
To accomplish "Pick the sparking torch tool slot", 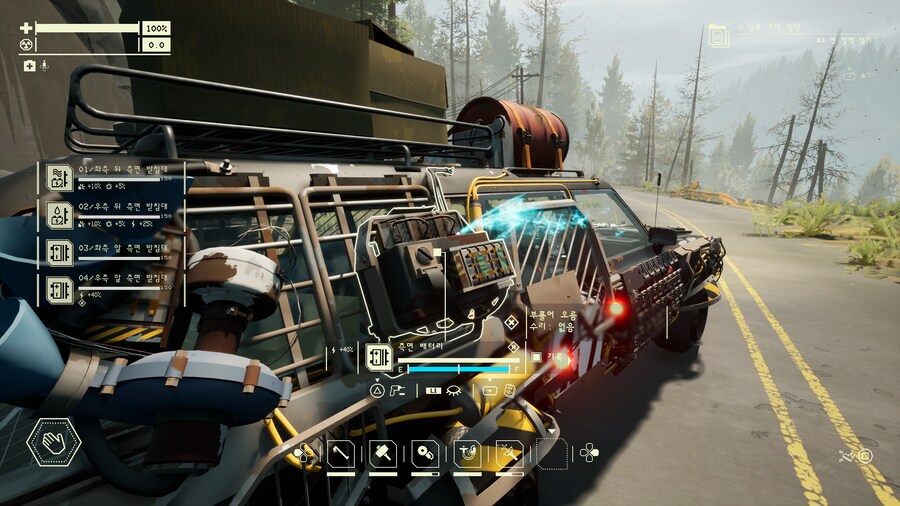I will tap(509, 453).
